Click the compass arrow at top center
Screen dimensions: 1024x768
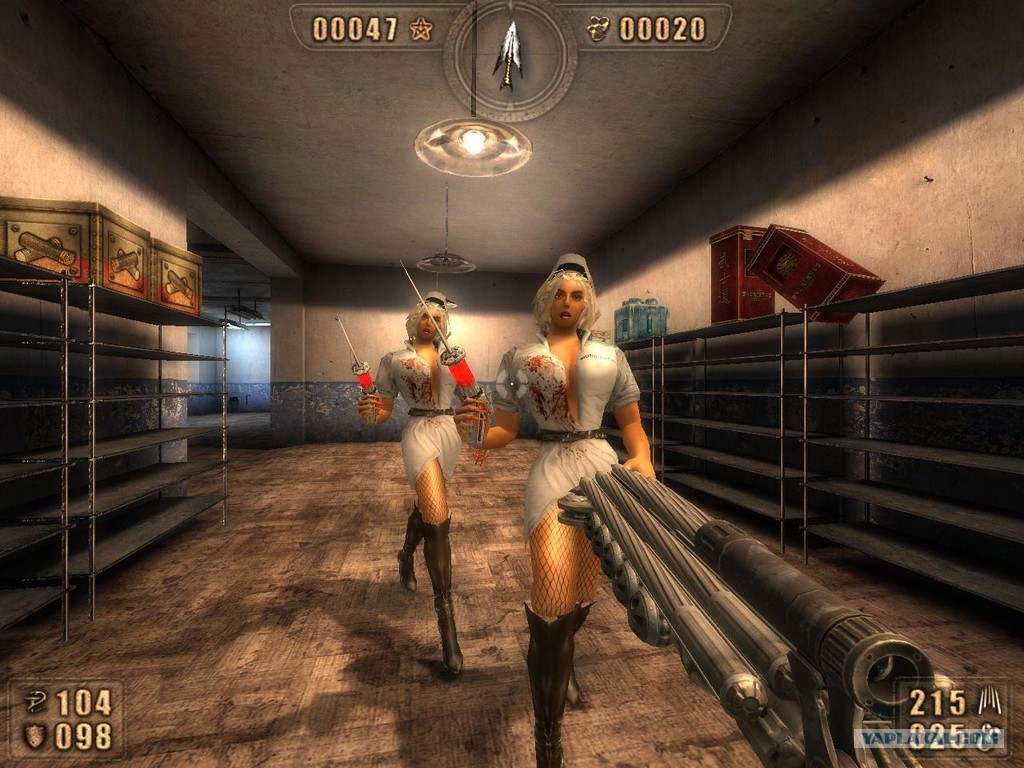pos(509,53)
